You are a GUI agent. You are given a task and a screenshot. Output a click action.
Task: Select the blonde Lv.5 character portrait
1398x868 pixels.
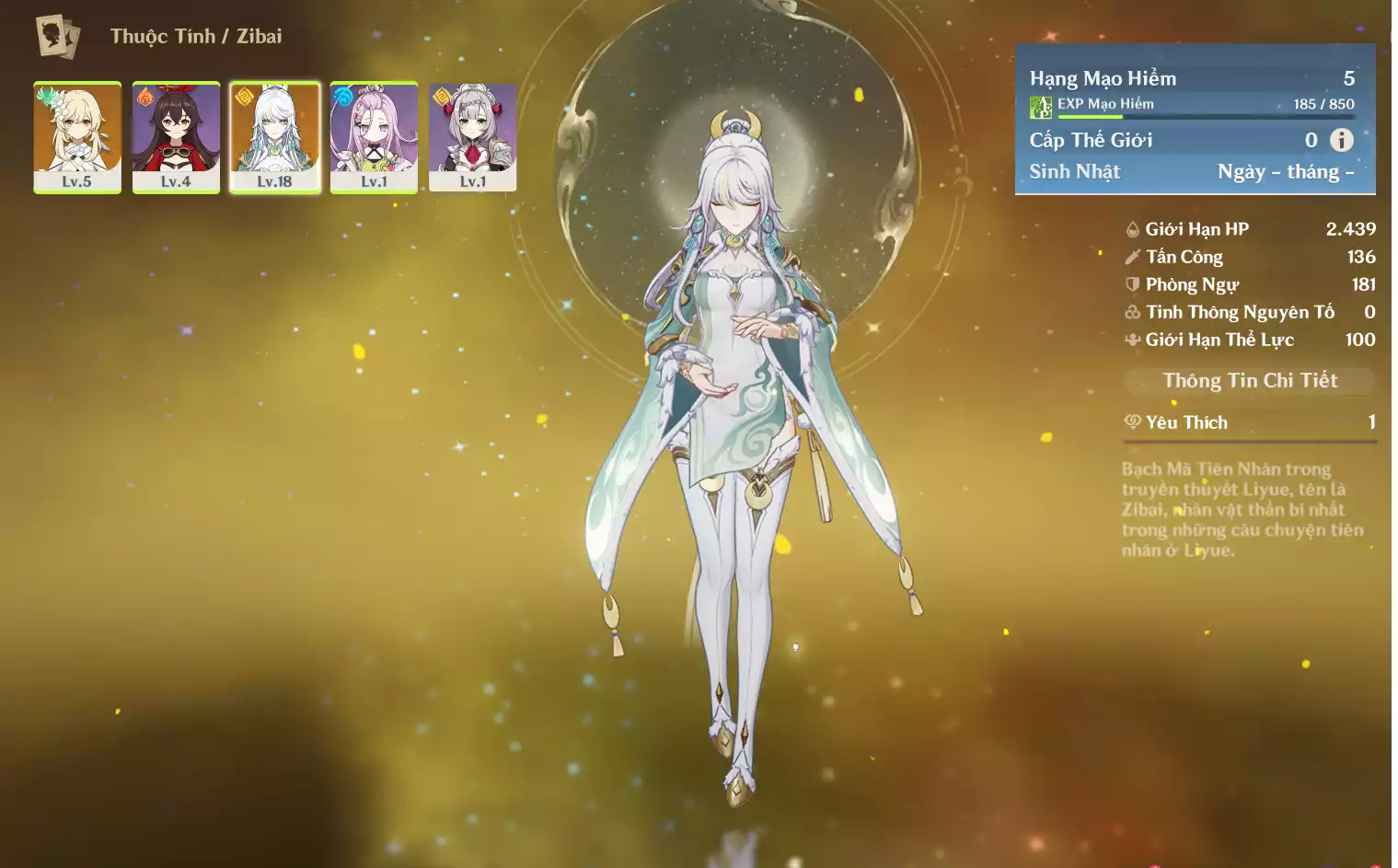77,137
